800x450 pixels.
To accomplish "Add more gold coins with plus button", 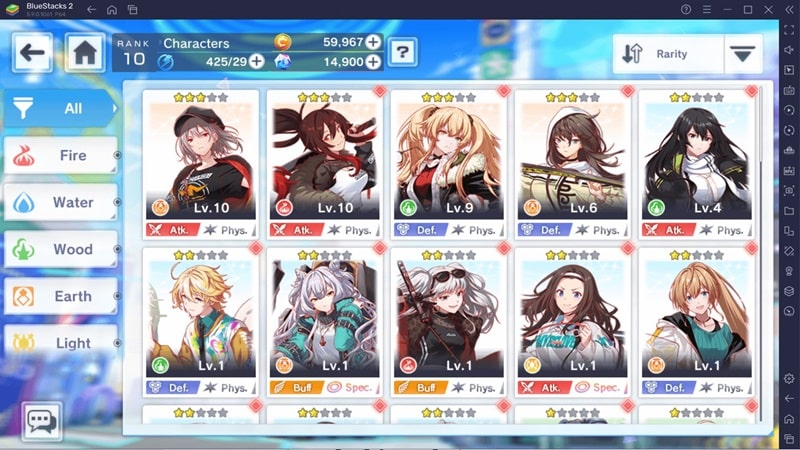I will [x=373, y=42].
